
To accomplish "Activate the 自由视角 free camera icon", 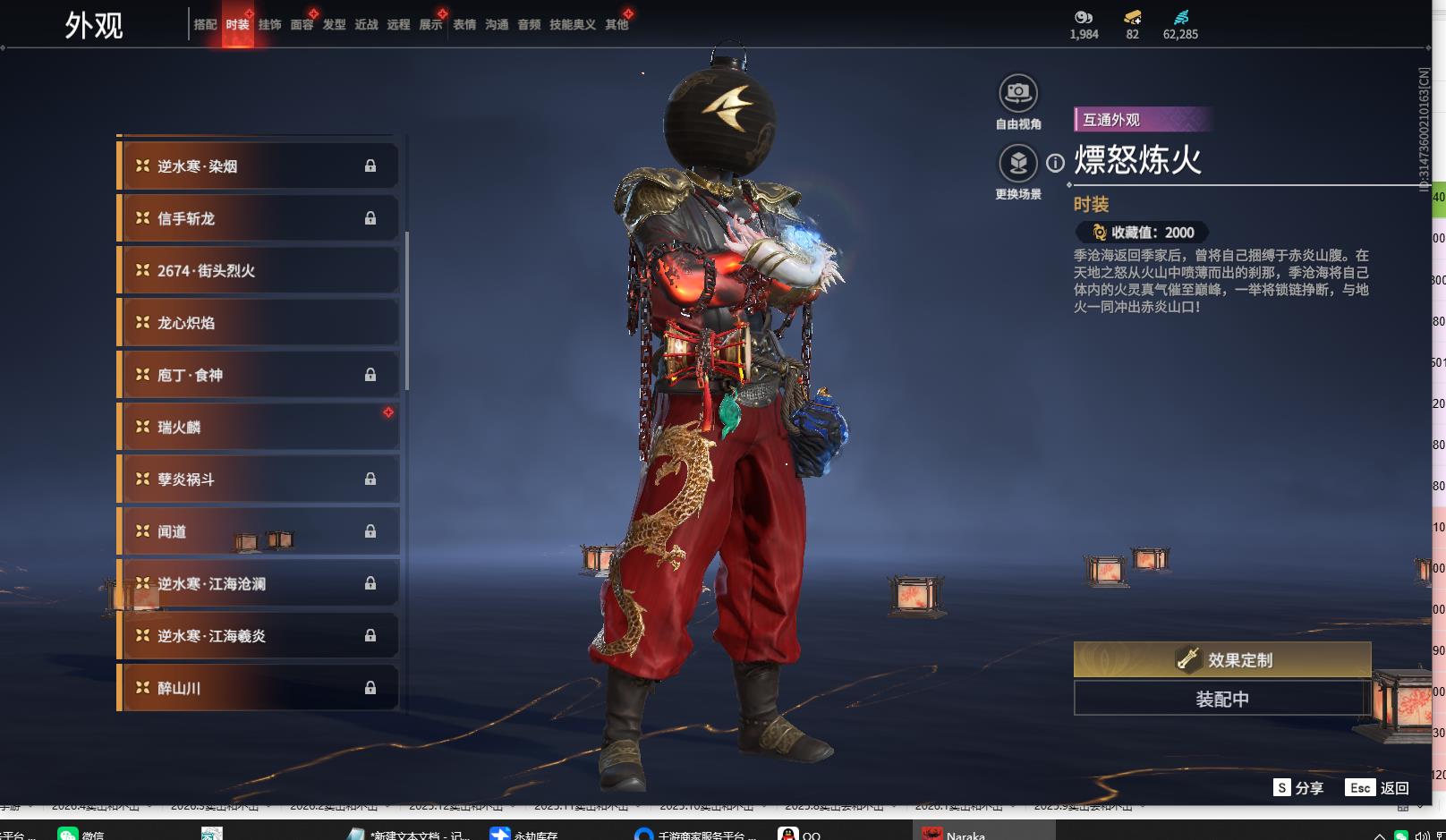I will click(x=1018, y=93).
